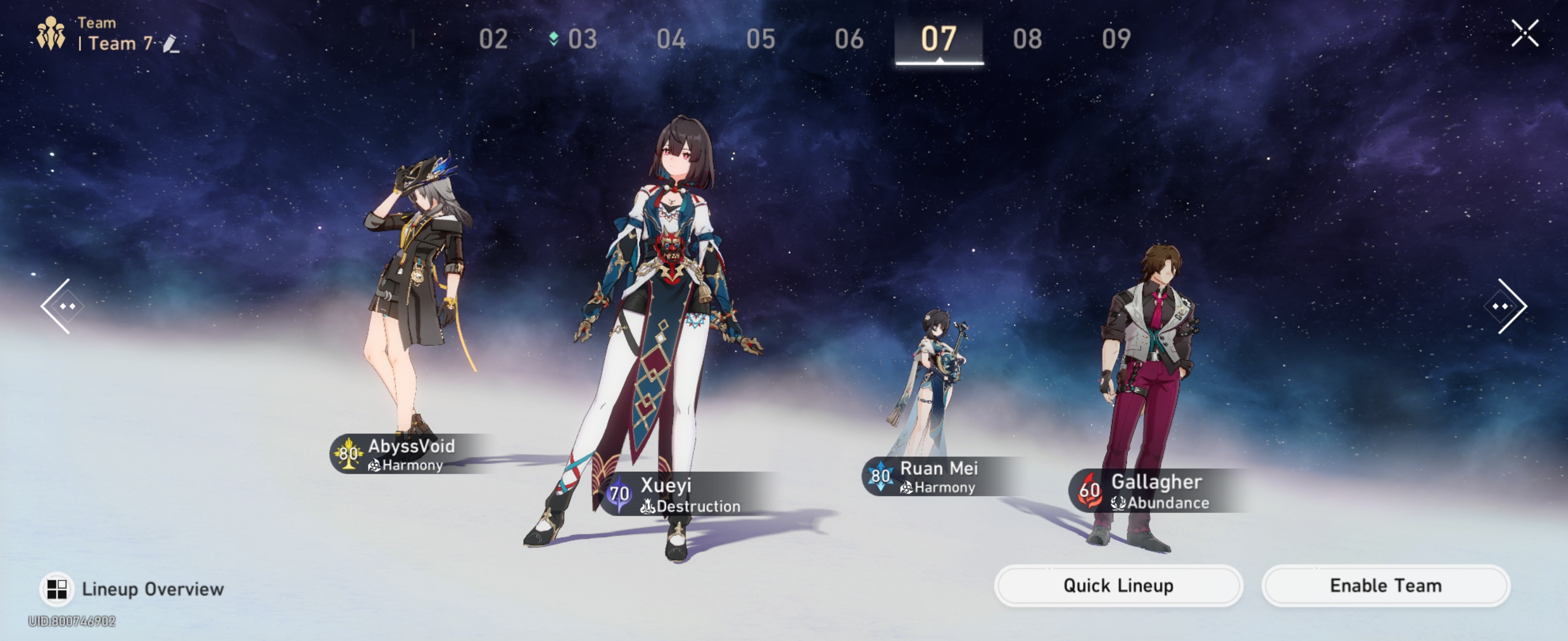Viewport: 1568px width, 641px height.
Task: Click the Harmony path icon under AbyssVoid
Action: pos(374,467)
